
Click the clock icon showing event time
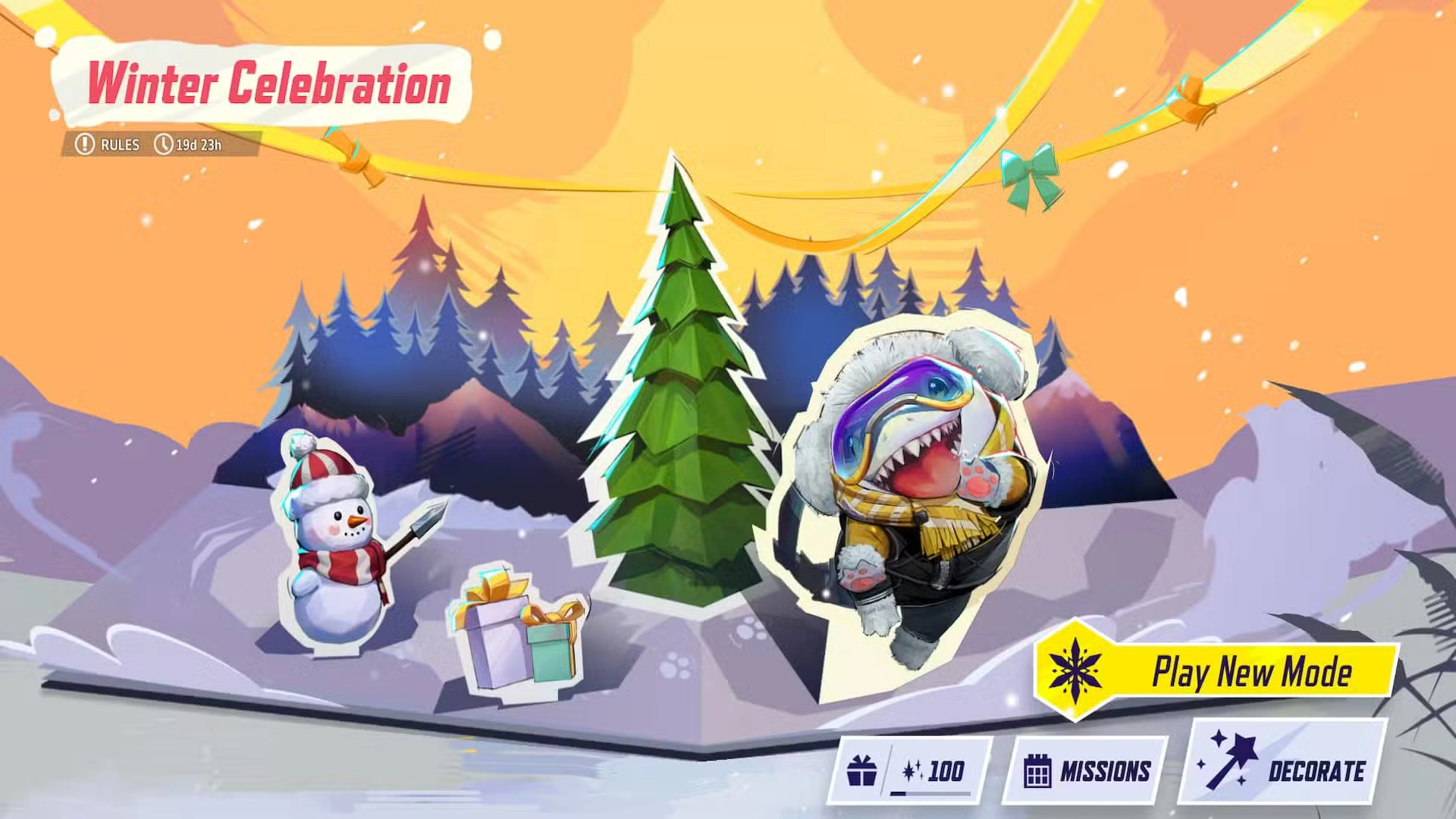(x=164, y=144)
